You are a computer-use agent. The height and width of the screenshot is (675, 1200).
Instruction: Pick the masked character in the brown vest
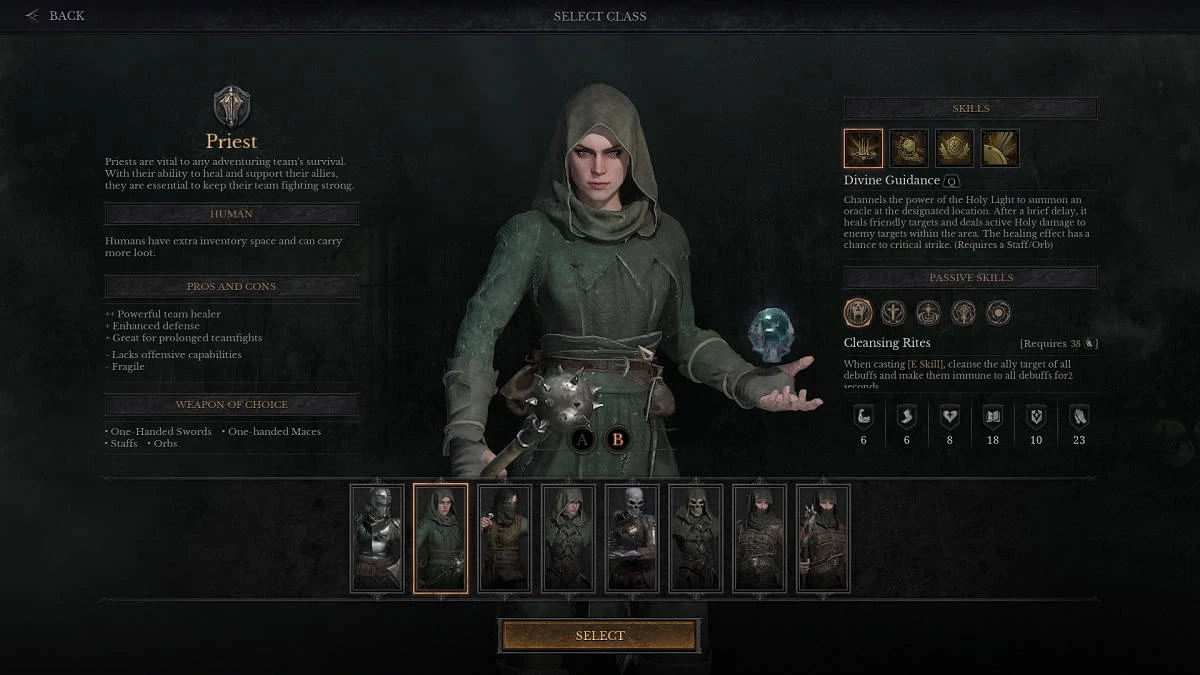[x=504, y=538]
